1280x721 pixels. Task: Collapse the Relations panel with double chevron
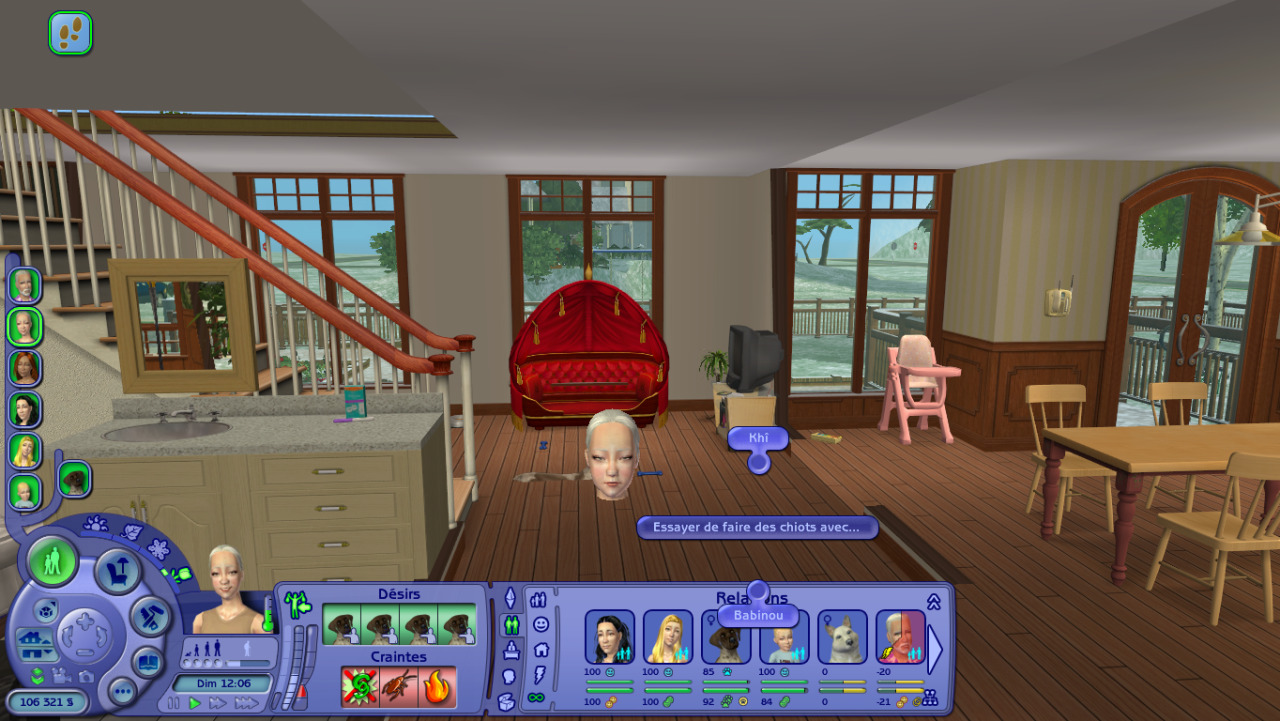[934, 601]
